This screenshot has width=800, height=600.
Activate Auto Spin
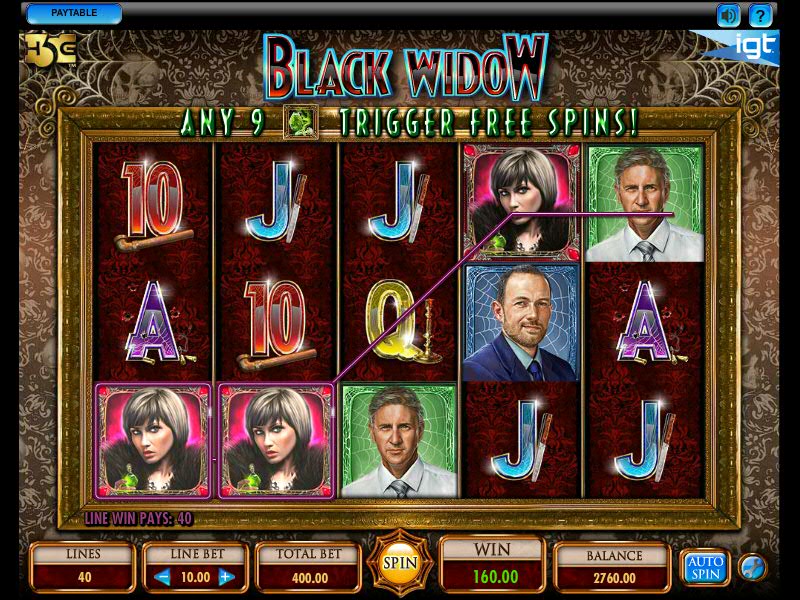[705, 567]
